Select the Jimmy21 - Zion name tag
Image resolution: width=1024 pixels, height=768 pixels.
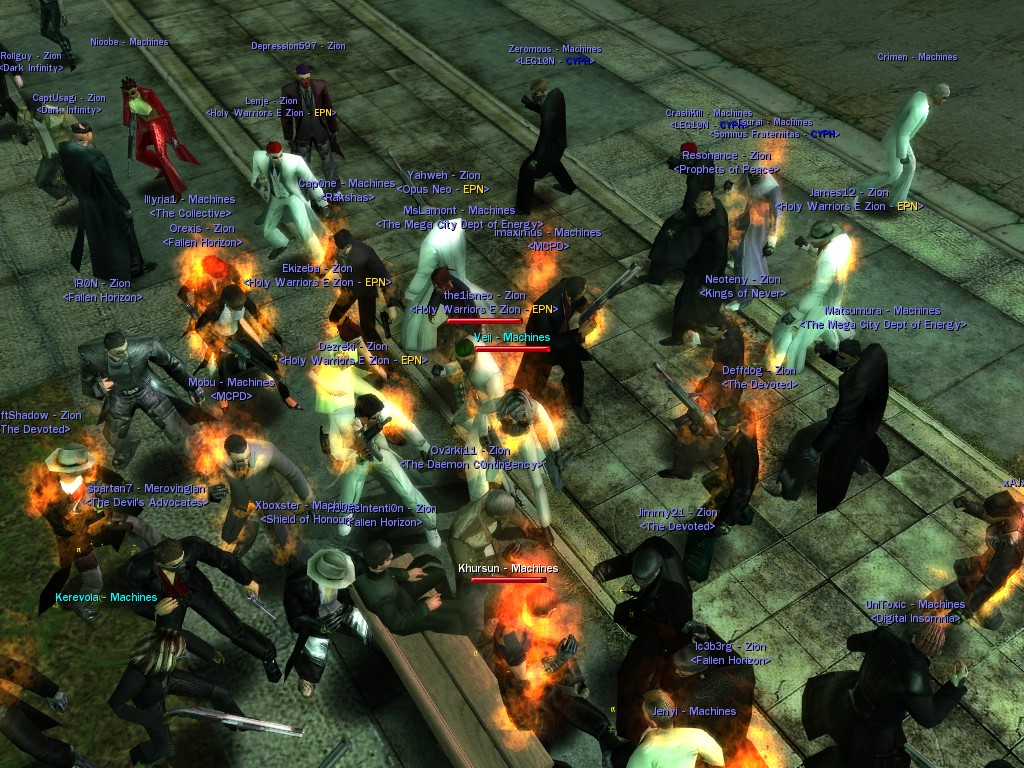[677, 513]
